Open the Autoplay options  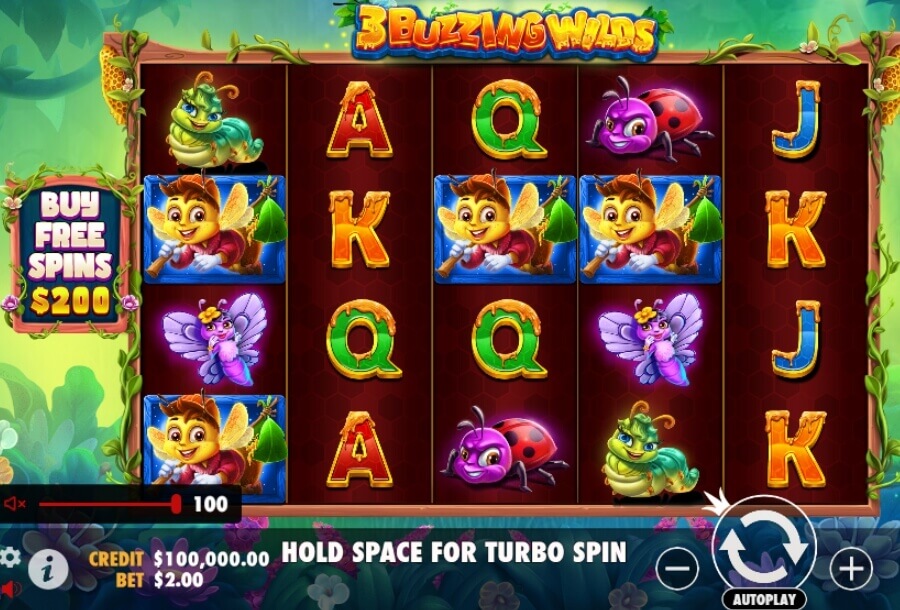click(x=764, y=599)
